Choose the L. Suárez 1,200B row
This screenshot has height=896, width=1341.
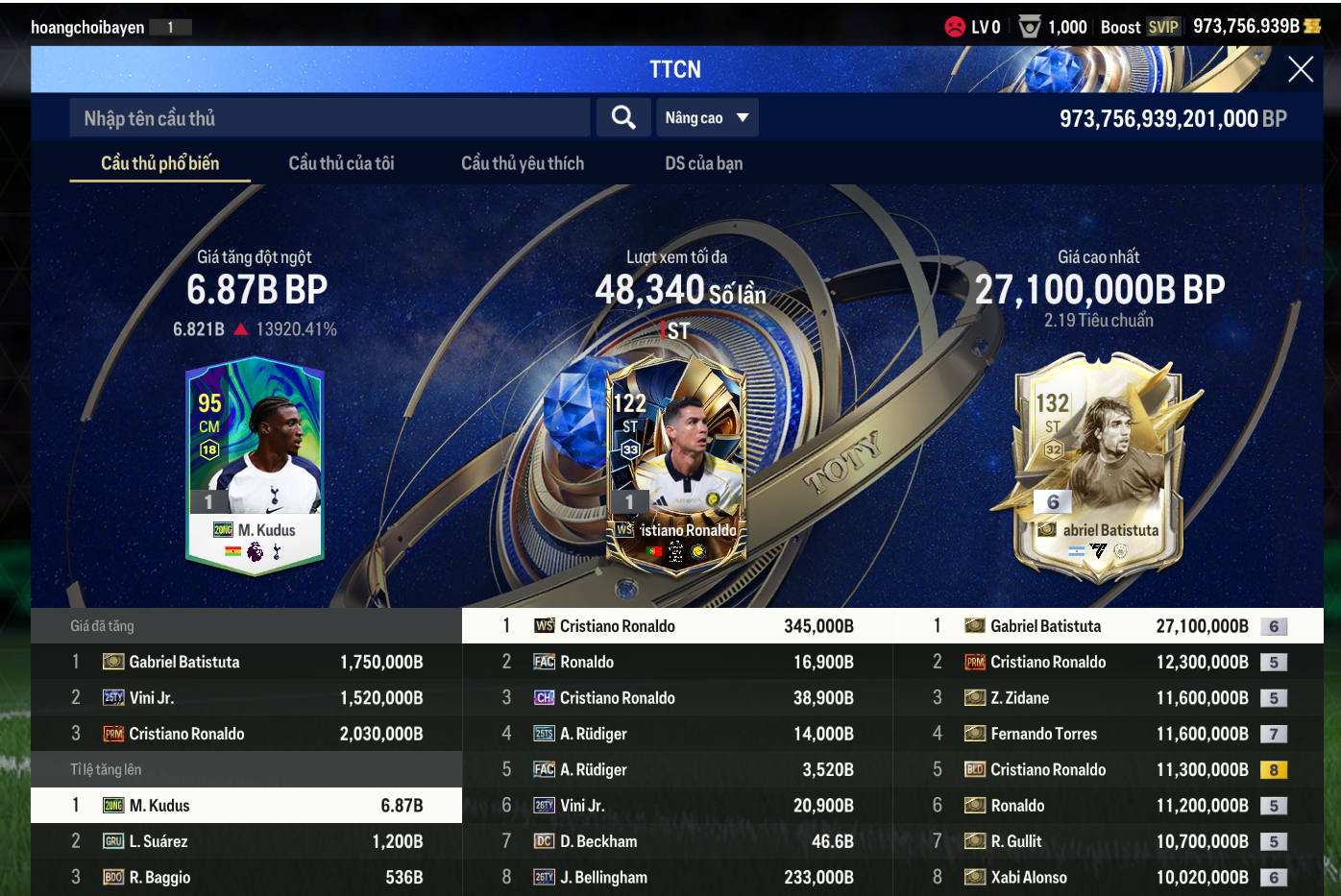(x=246, y=841)
